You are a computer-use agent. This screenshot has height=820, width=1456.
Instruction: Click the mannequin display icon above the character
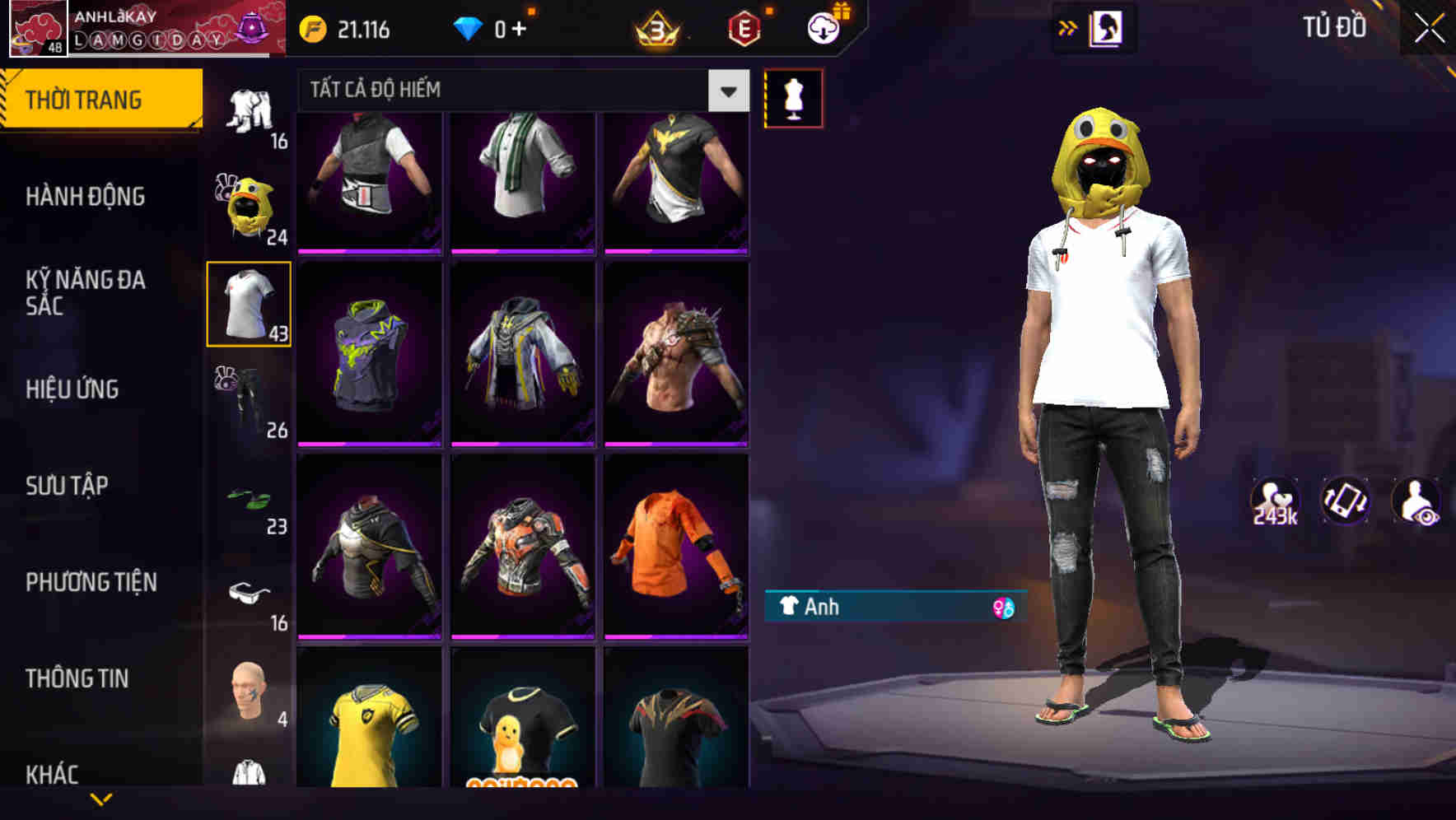(x=793, y=96)
